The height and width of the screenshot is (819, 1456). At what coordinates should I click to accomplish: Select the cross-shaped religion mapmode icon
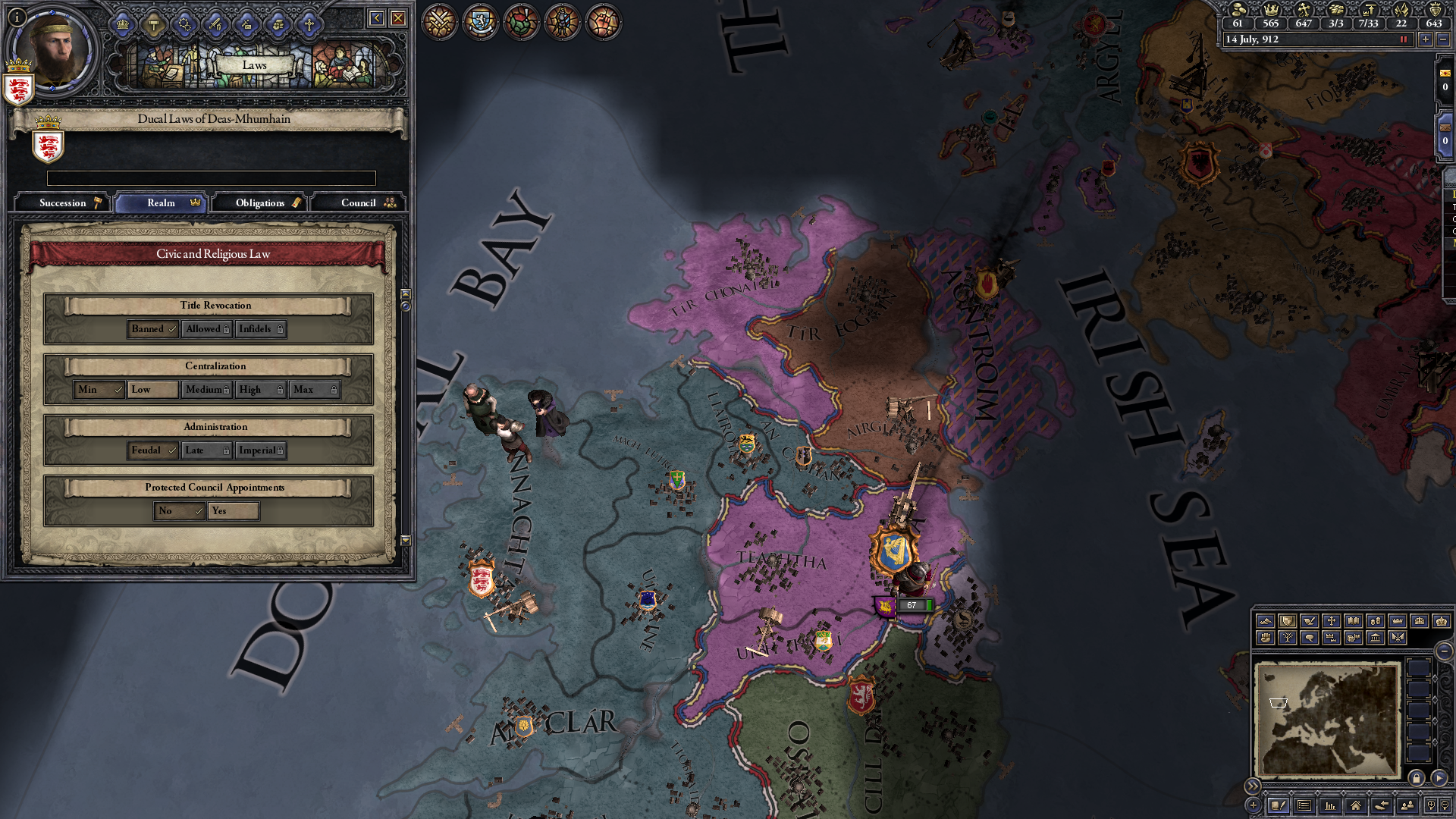click(1332, 622)
